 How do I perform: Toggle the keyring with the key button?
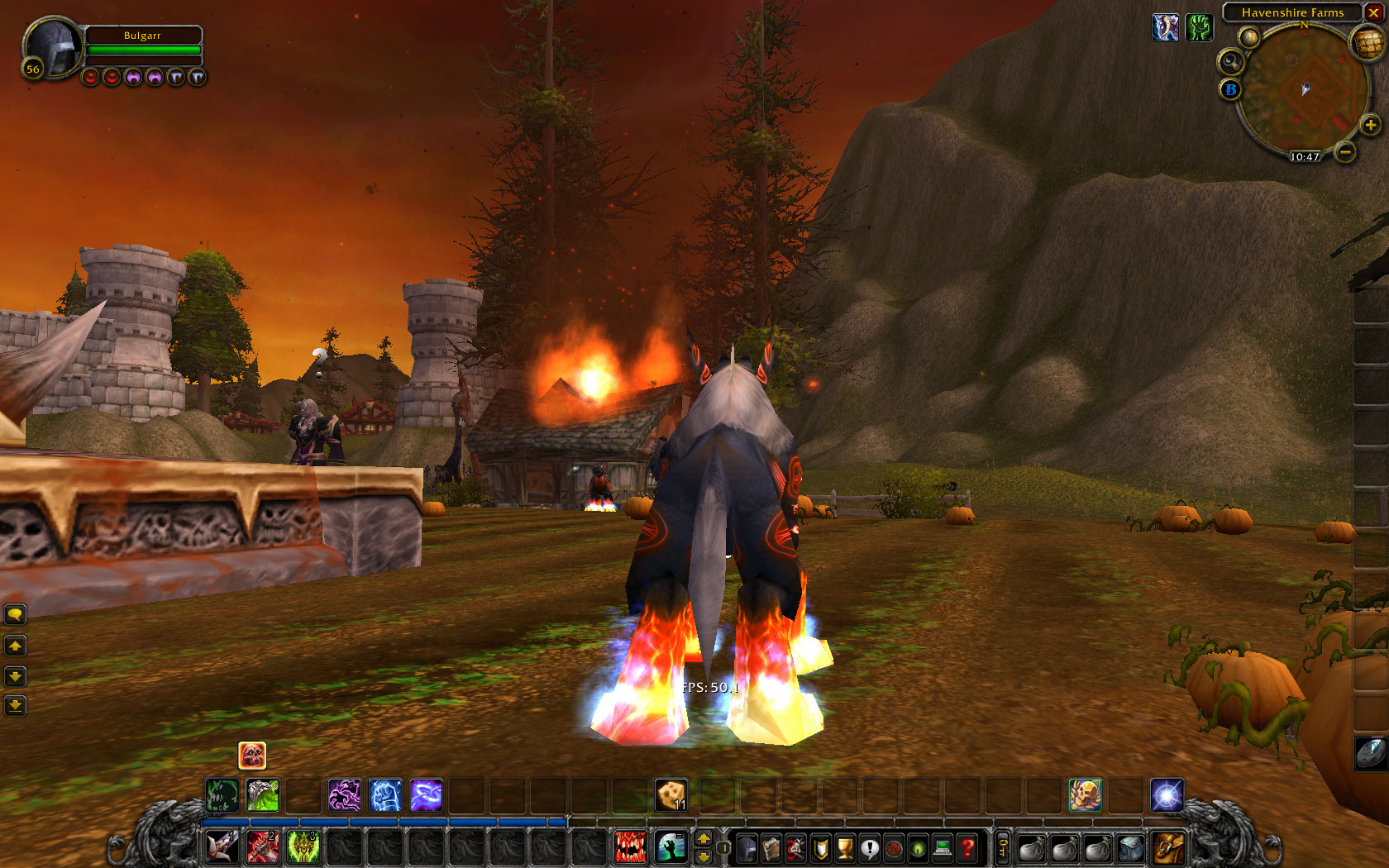pos(1003,847)
